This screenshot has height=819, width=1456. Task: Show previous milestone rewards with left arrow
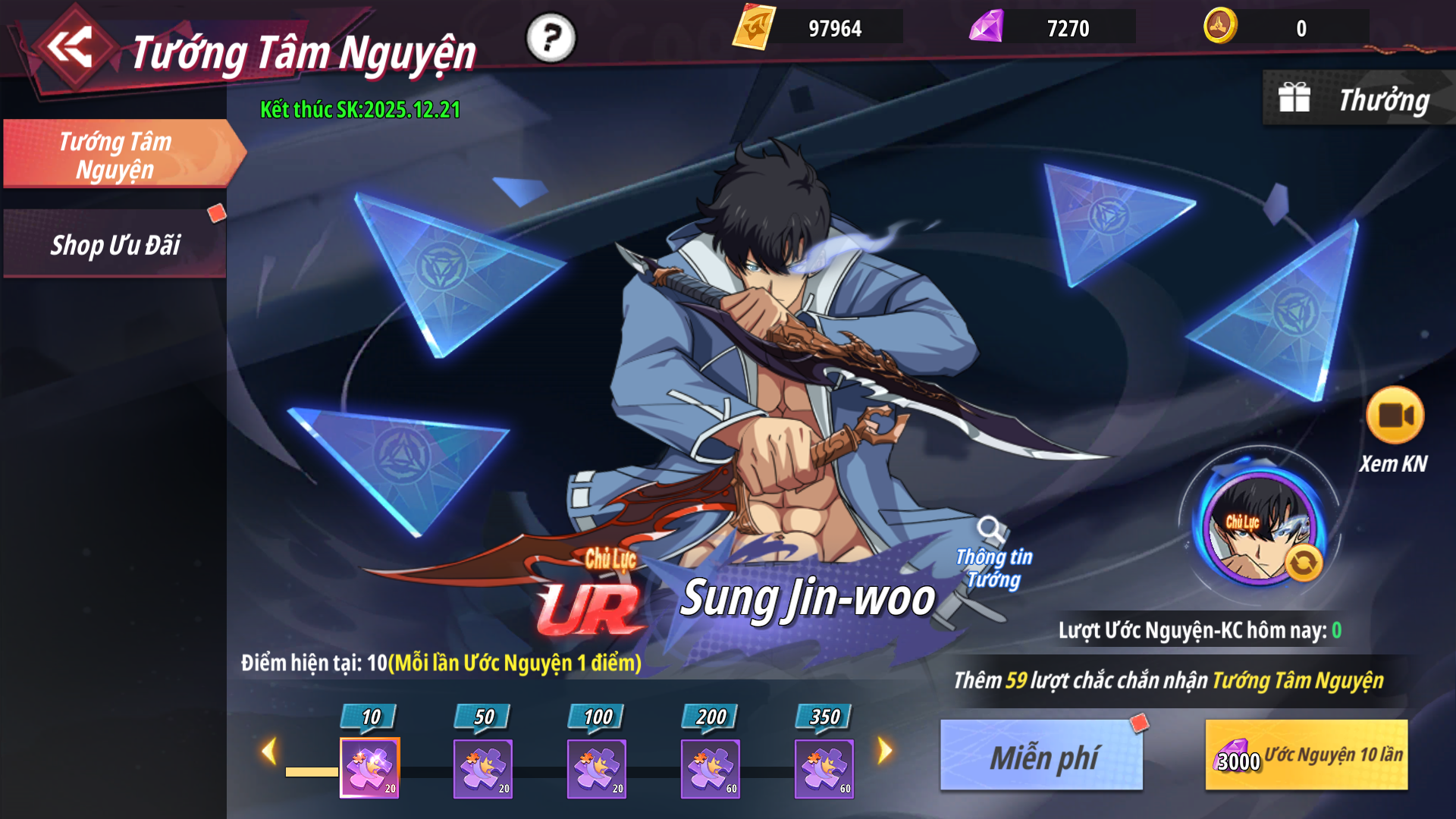[x=268, y=752]
